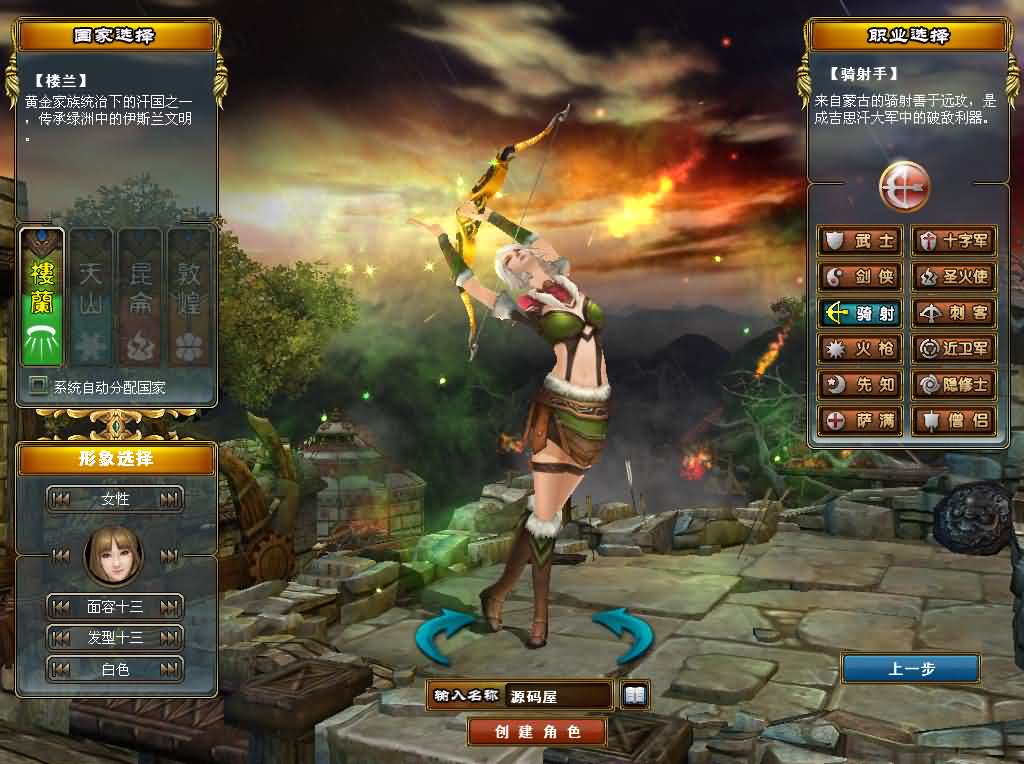Pick the 昆仑 nation banner
Viewport: 1024px width, 764px height.
pyautogui.click(x=140, y=297)
